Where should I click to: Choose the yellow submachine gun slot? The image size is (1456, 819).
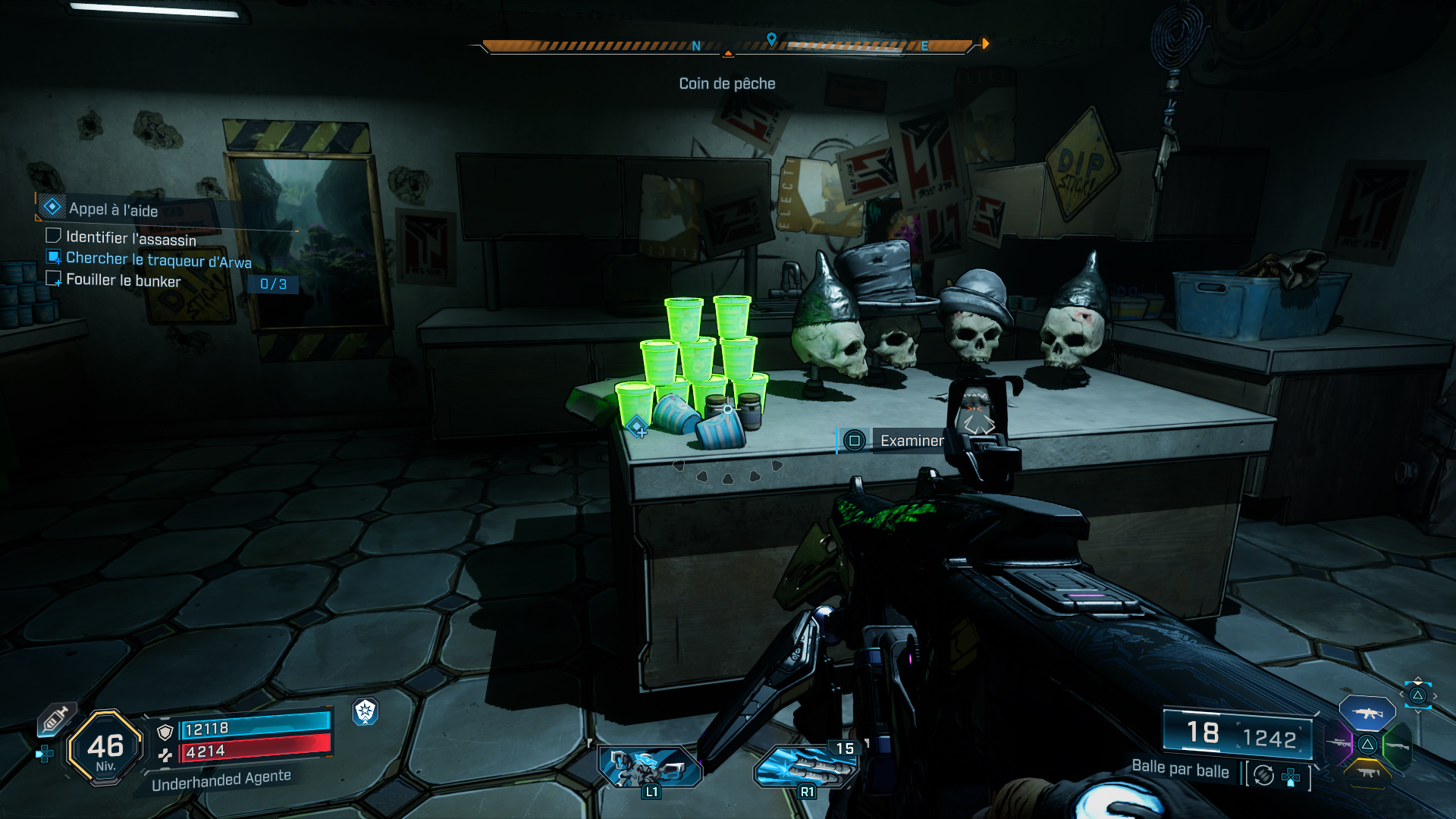tap(1367, 772)
